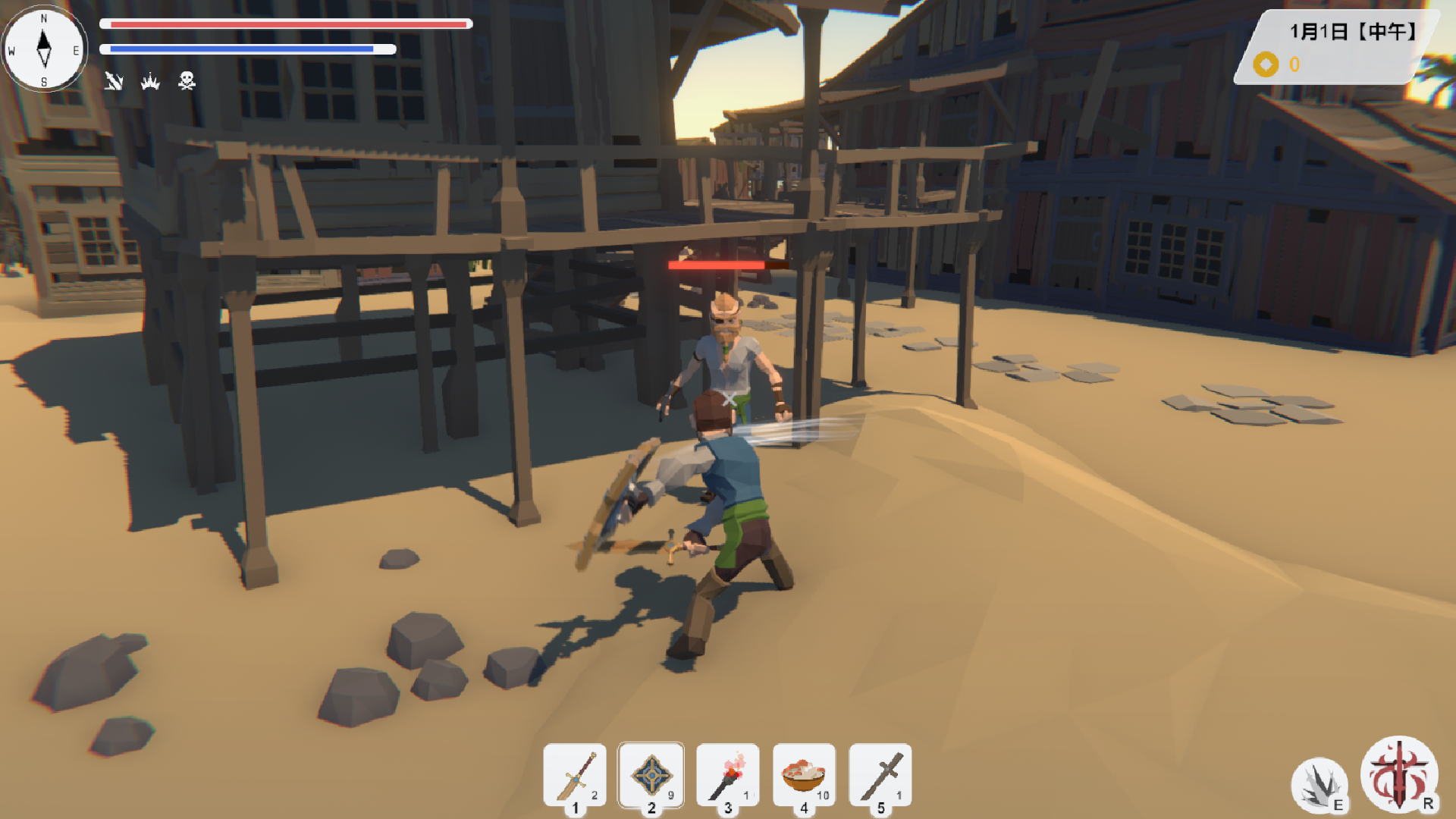
Task: View the downward arrow status icon
Action: 114,81
